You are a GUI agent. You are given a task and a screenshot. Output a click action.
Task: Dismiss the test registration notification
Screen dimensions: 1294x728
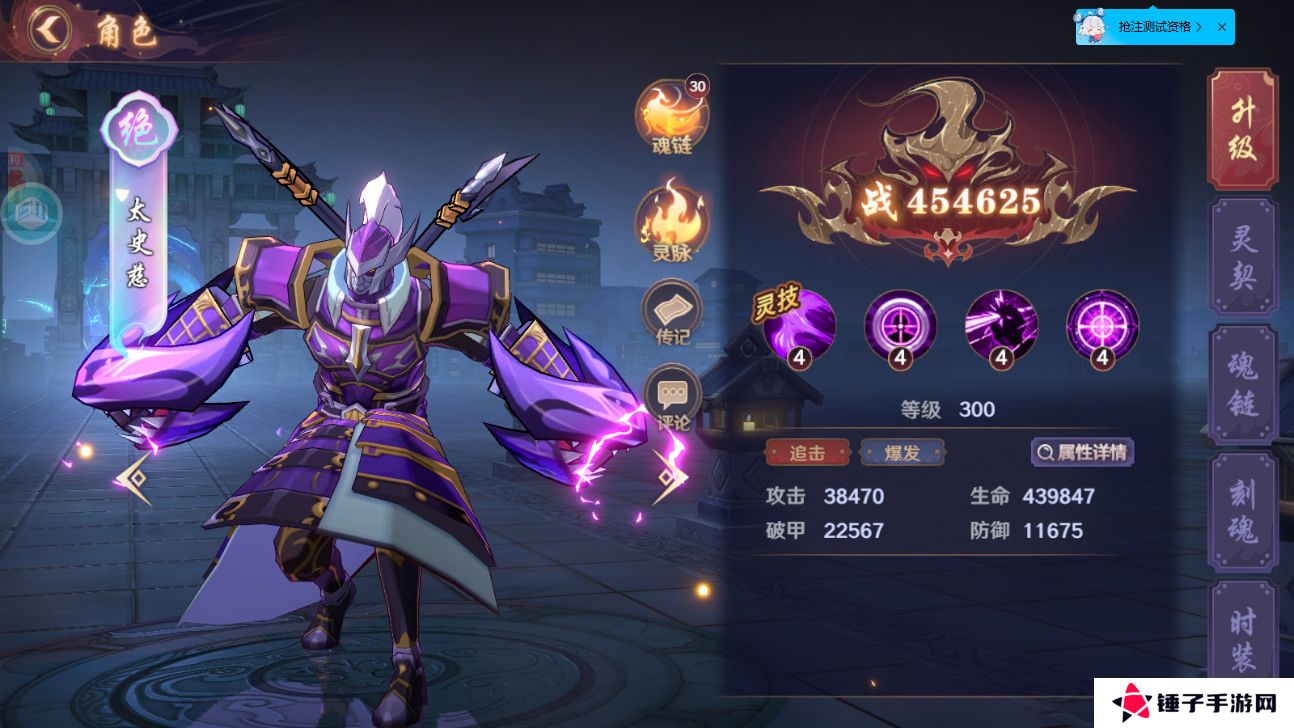click(1221, 27)
